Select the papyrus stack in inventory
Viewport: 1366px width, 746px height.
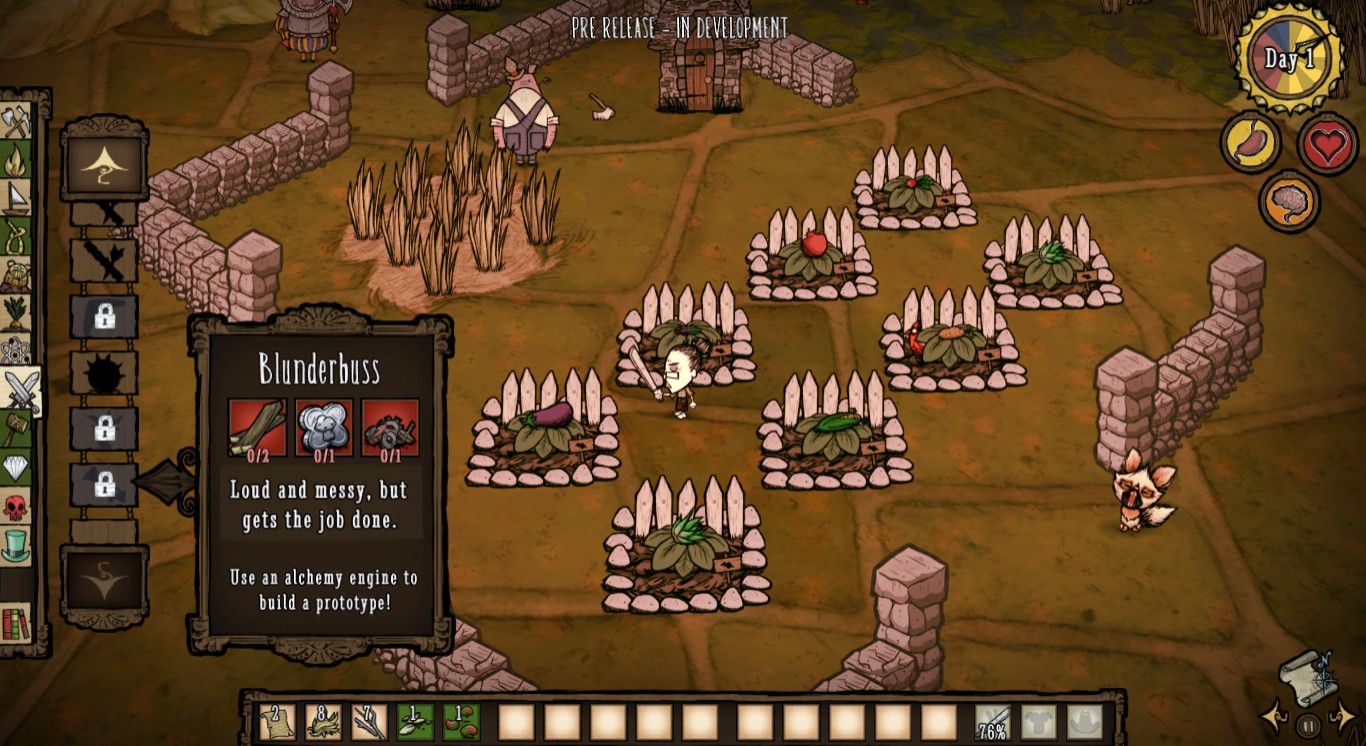coord(276,721)
